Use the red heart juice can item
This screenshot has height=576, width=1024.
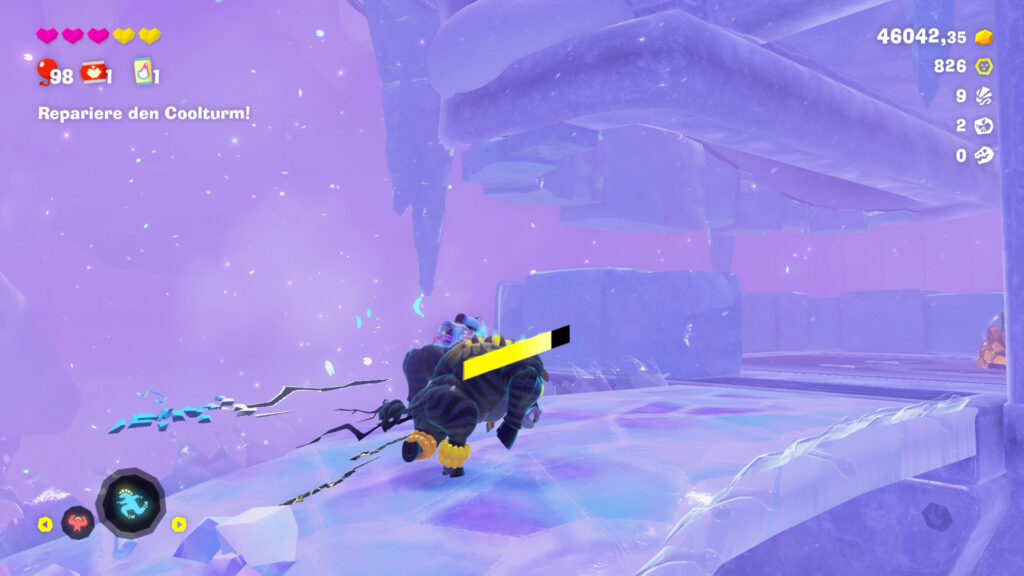(x=94, y=71)
